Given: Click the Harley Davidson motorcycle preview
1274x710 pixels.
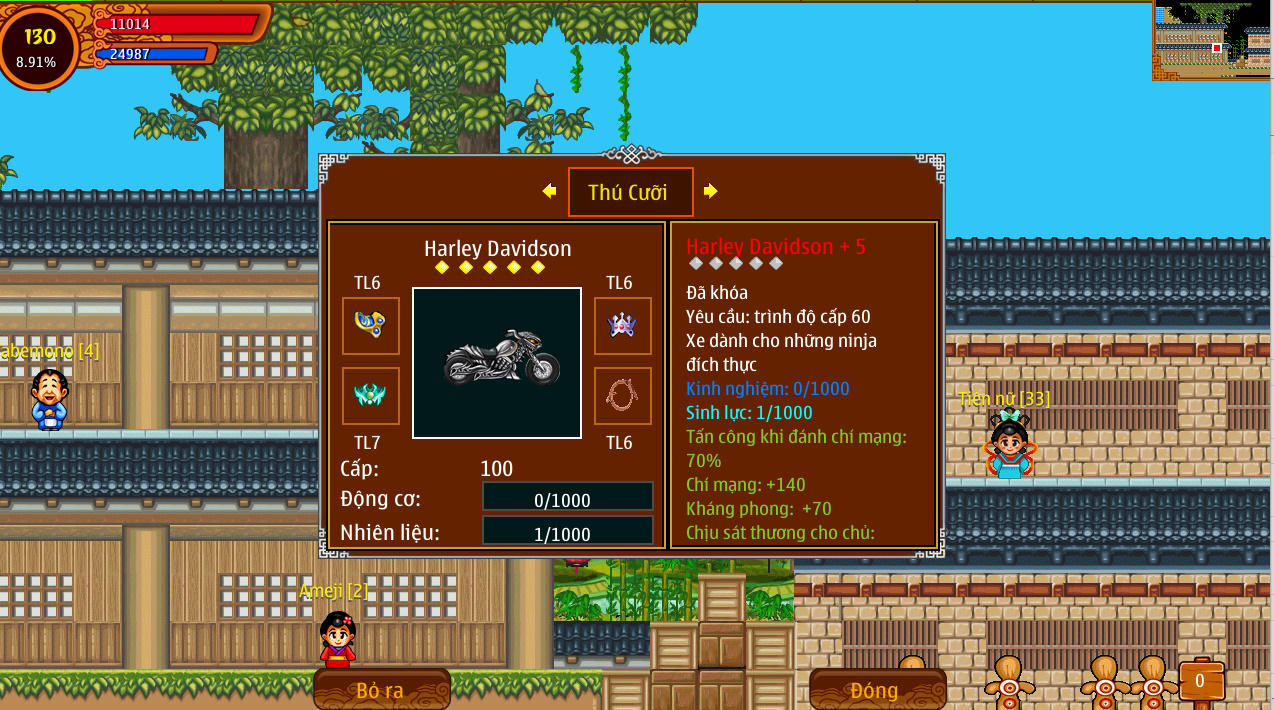Looking at the screenshot, I should [x=497, y=363].
